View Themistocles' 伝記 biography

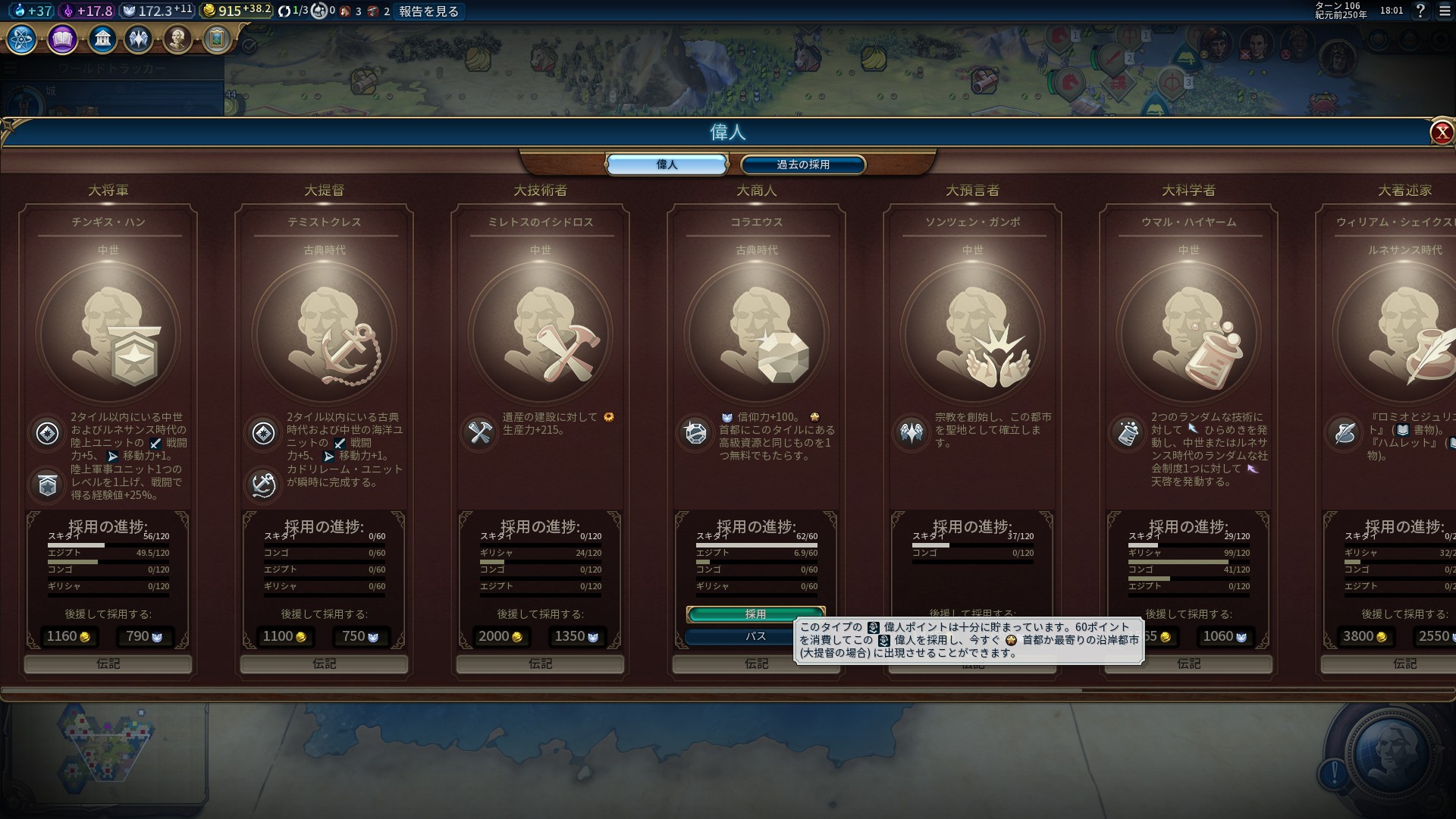(x=324, y=664)
